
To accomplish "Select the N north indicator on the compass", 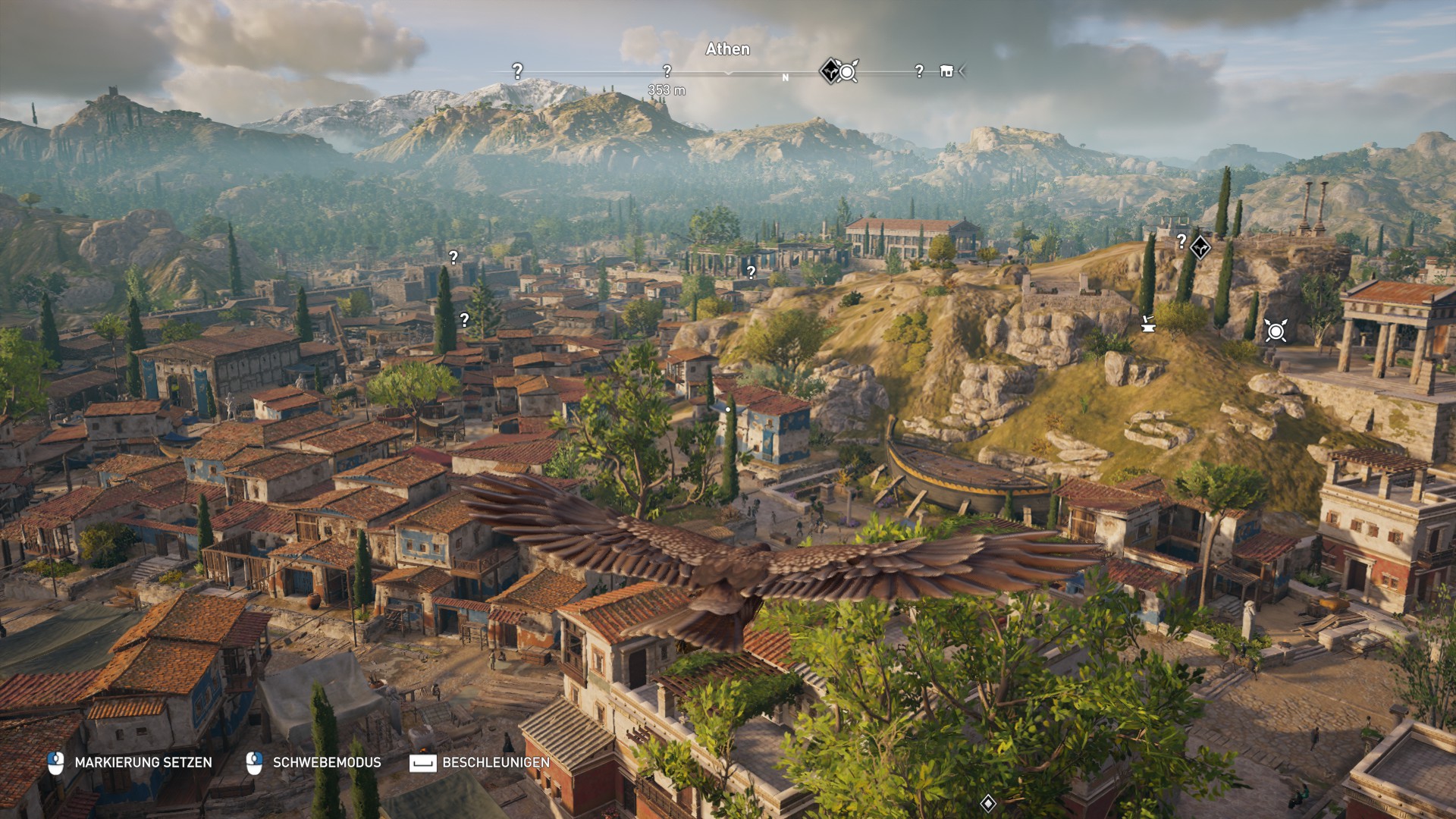I will click(x=785, y=76).
